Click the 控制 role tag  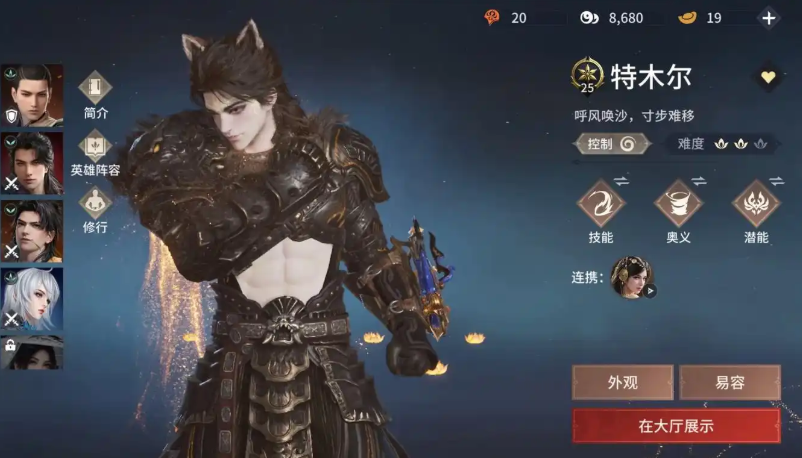(x=612, y=143)
